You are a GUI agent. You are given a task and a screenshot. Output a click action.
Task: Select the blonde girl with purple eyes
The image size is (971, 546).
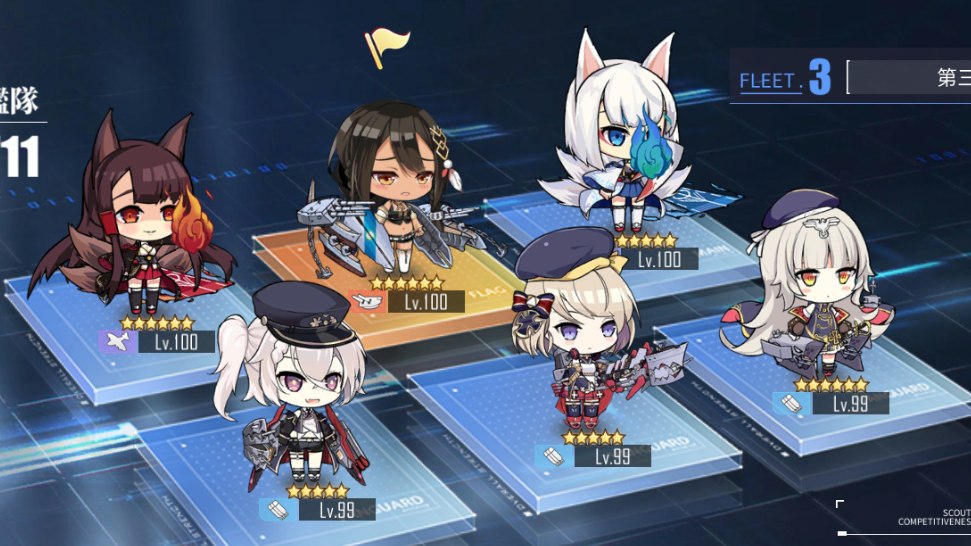[x=577, y=330]
